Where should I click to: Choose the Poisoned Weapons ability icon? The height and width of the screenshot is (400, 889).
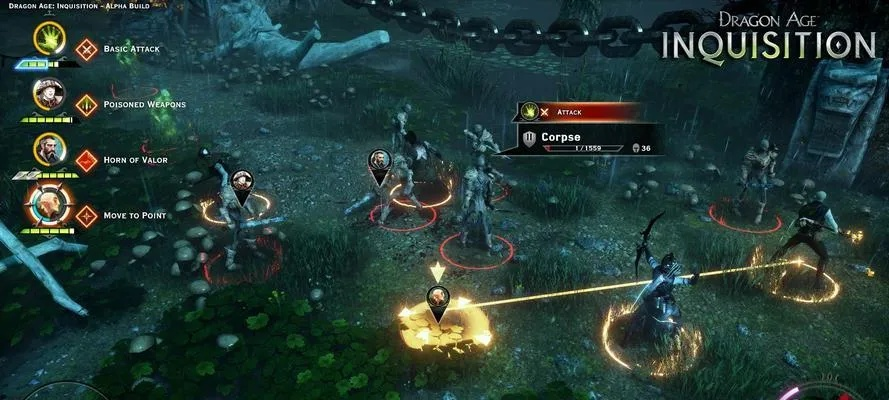click(87, 104)
